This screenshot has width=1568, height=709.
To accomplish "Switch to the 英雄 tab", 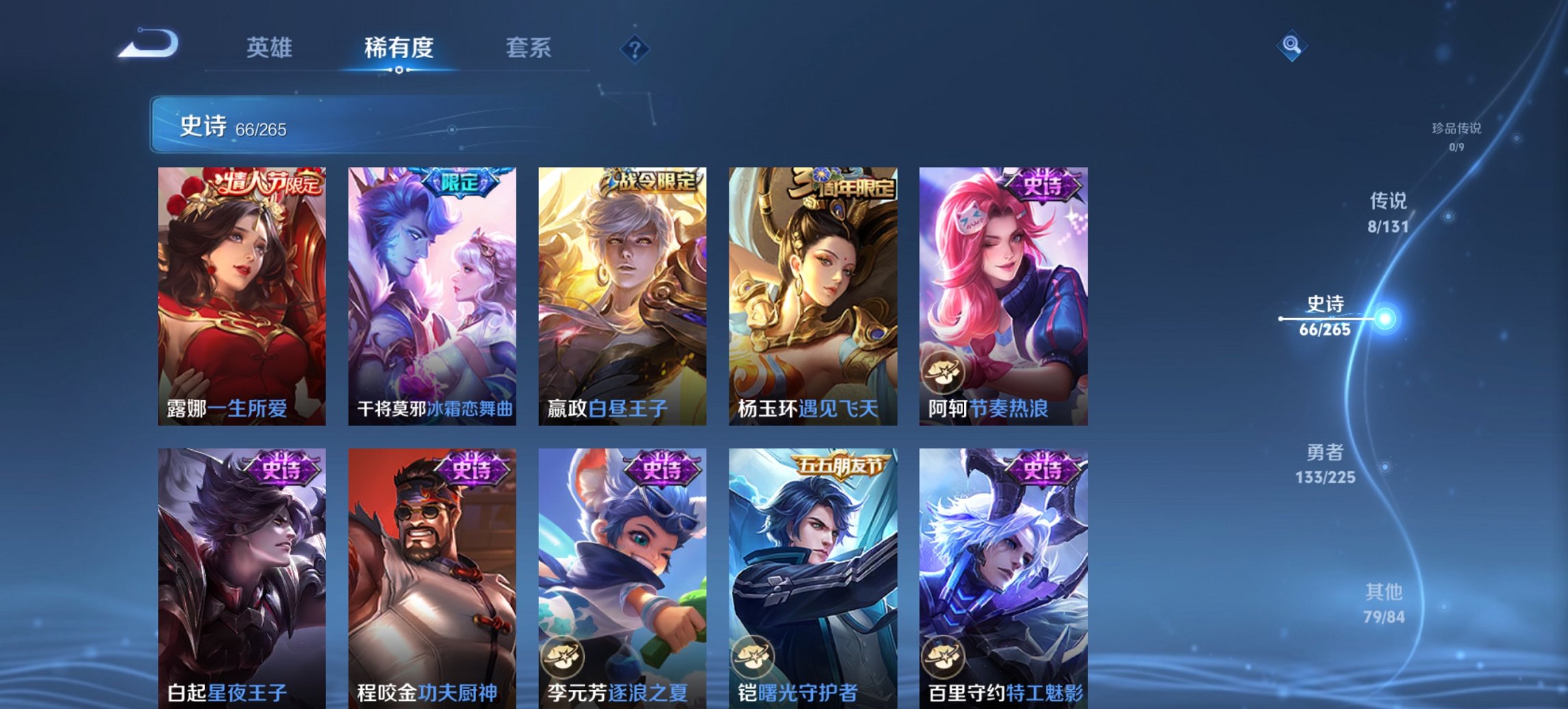I will (271, 48).
